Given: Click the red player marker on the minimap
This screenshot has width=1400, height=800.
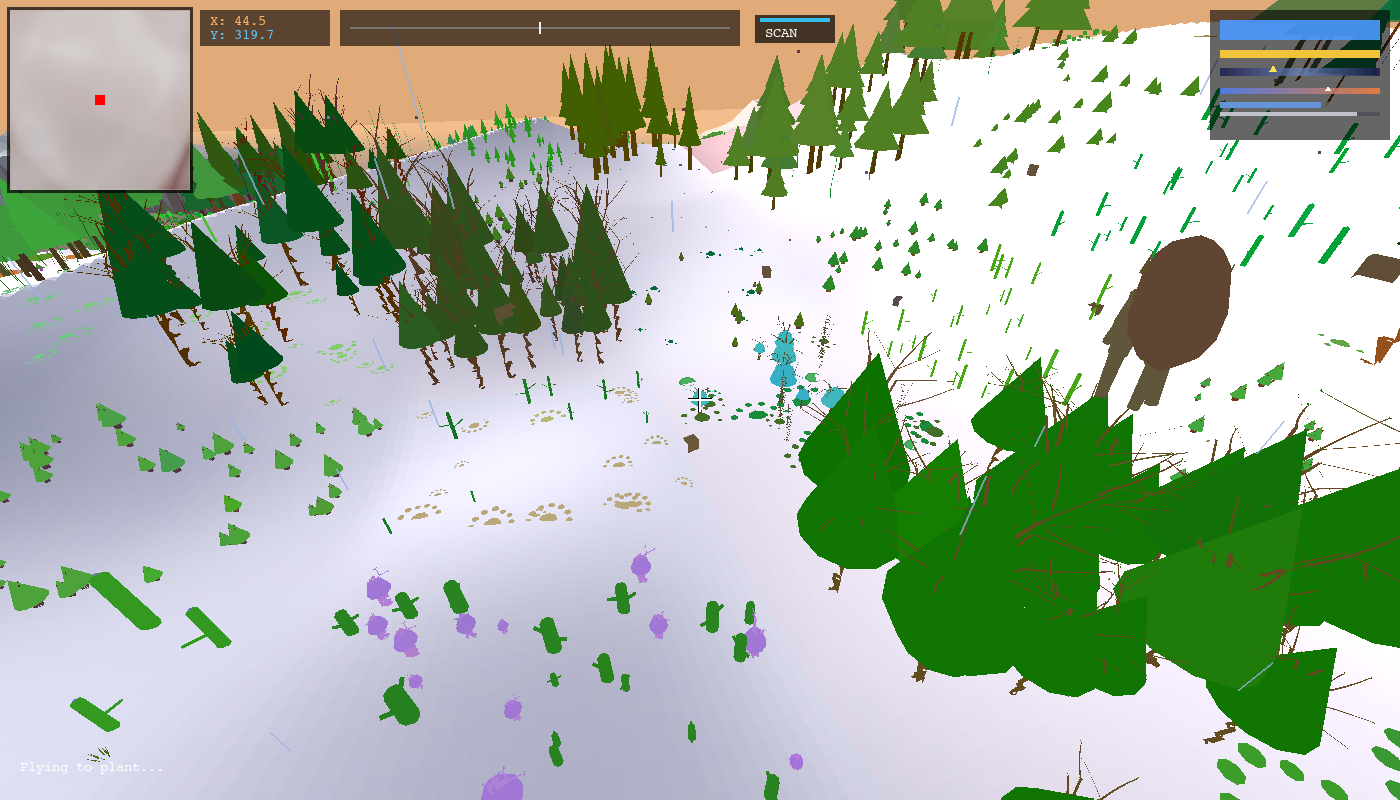Looking at the screenshot, I should pyautogui.click(x=99, y=99).
